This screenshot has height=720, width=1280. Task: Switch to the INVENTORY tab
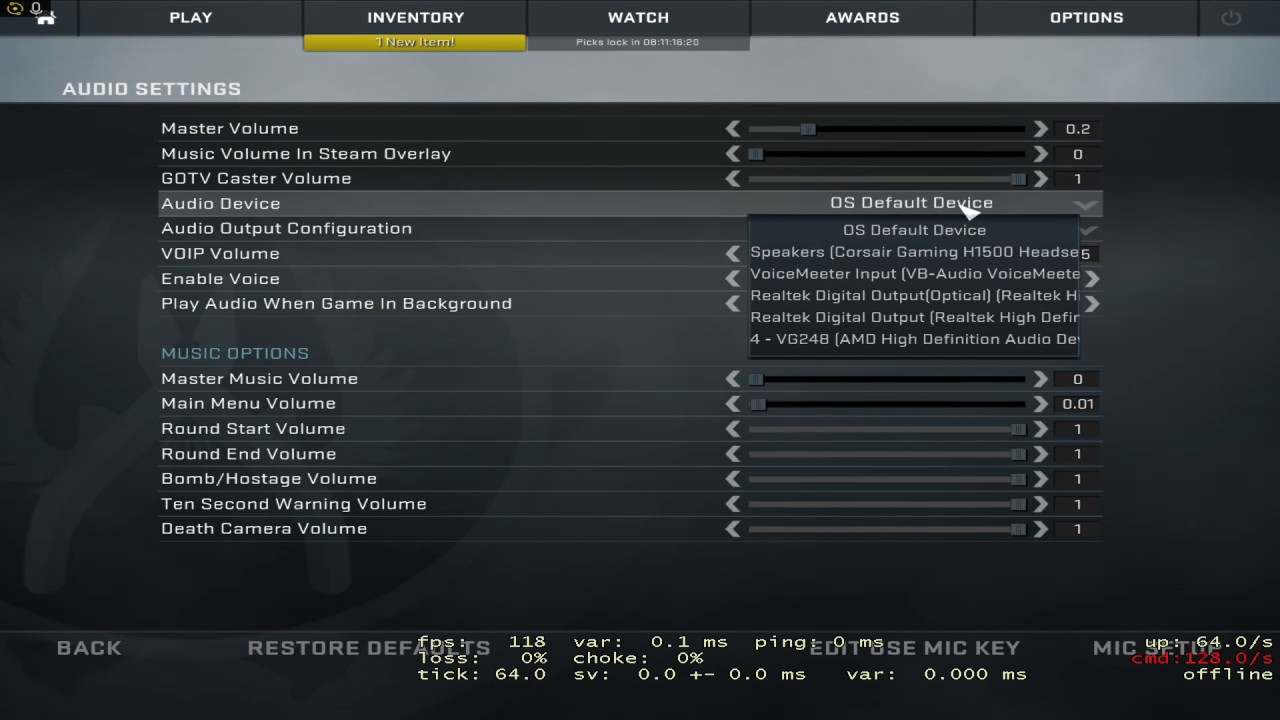[415, 17]
